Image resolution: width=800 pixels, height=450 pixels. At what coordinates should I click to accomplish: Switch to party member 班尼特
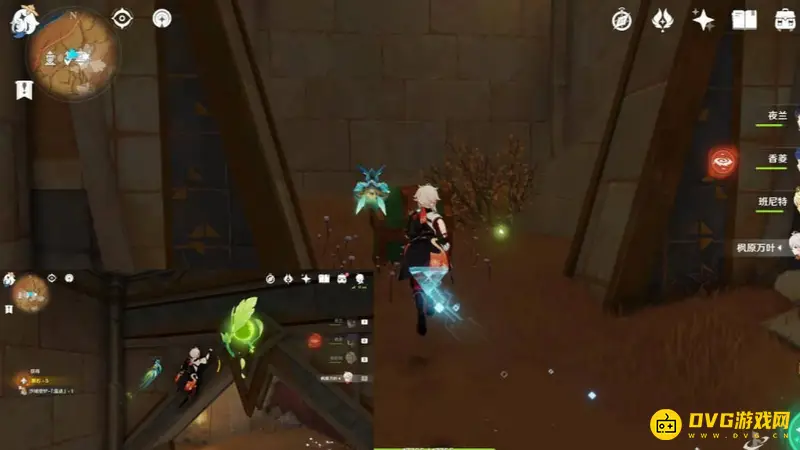point(773,203)
